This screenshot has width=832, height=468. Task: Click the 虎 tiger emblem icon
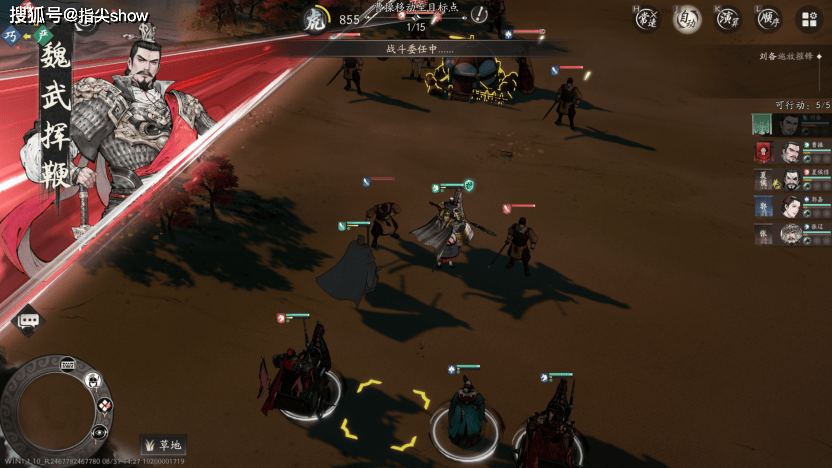click(x=314, y=19)
